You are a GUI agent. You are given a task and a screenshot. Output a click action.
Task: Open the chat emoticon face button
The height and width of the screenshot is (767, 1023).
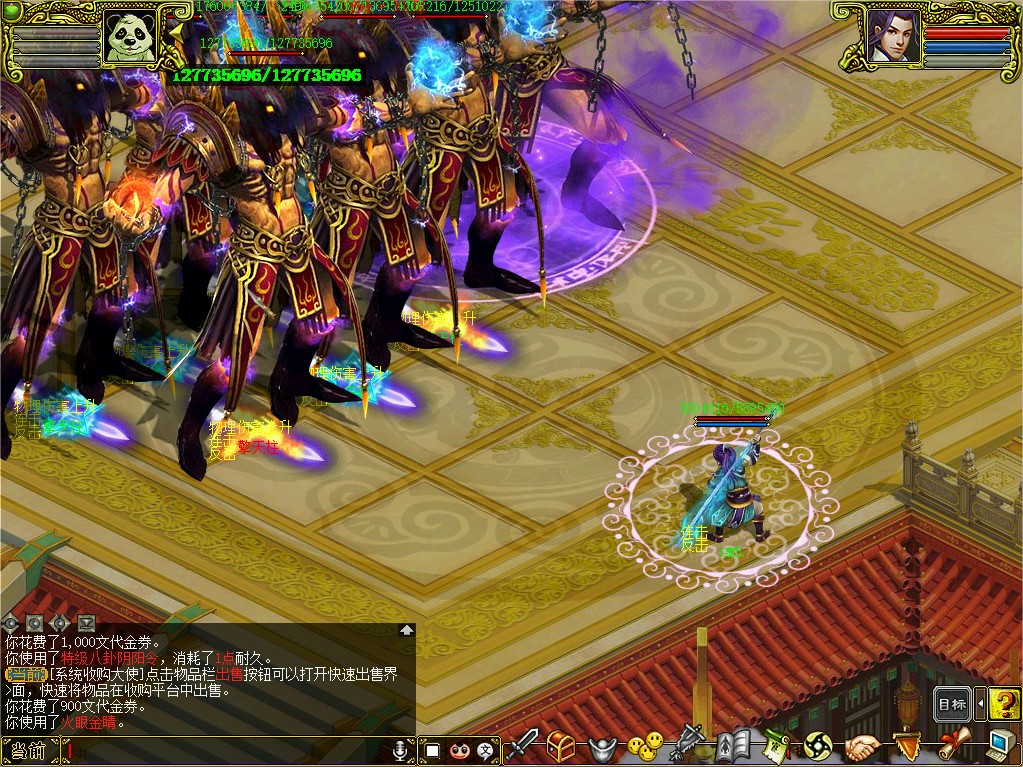point(459,750)
